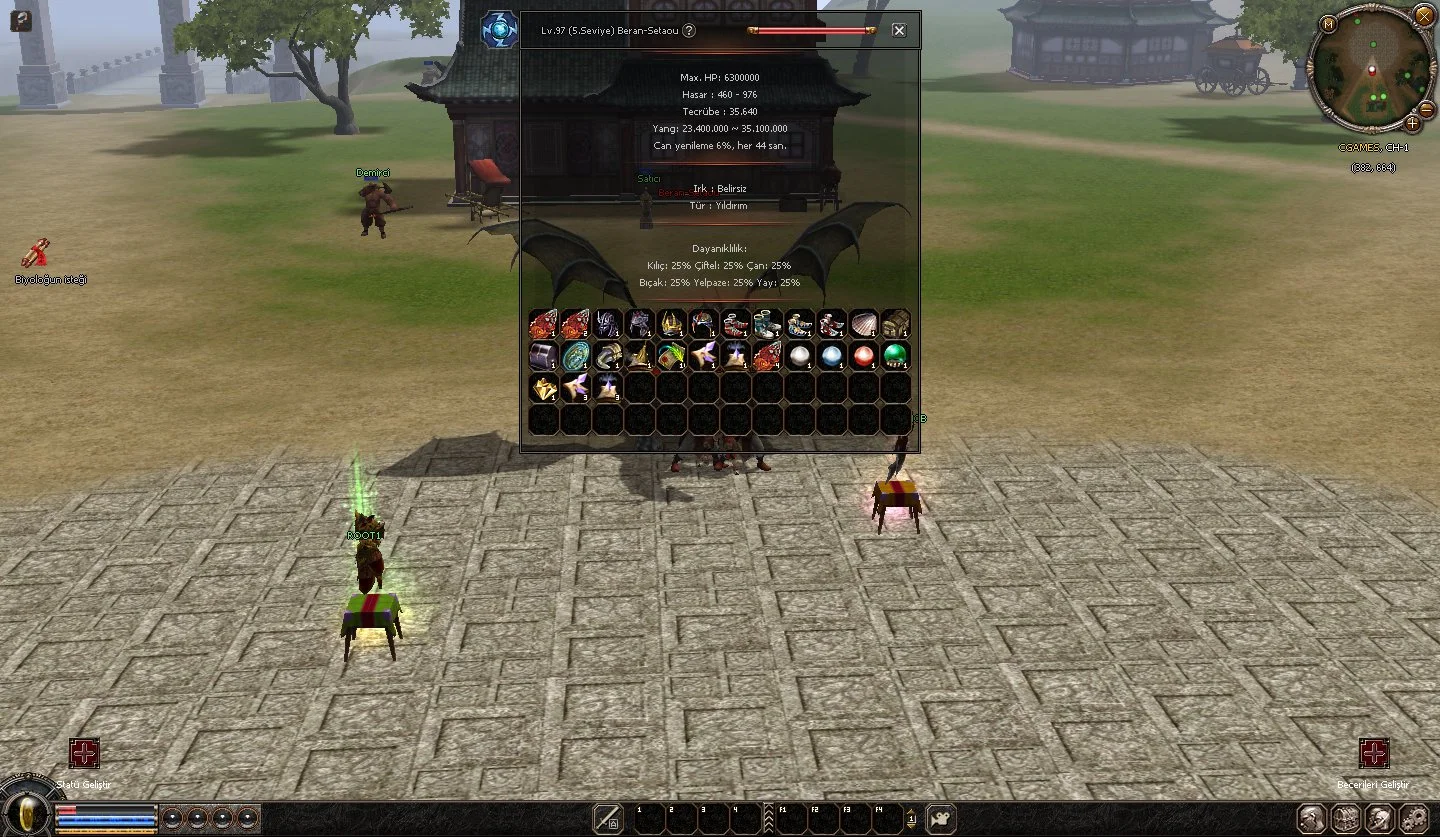Click the sword attack icon on quickbar
The image size is (1440, 837).
point(606,818)
